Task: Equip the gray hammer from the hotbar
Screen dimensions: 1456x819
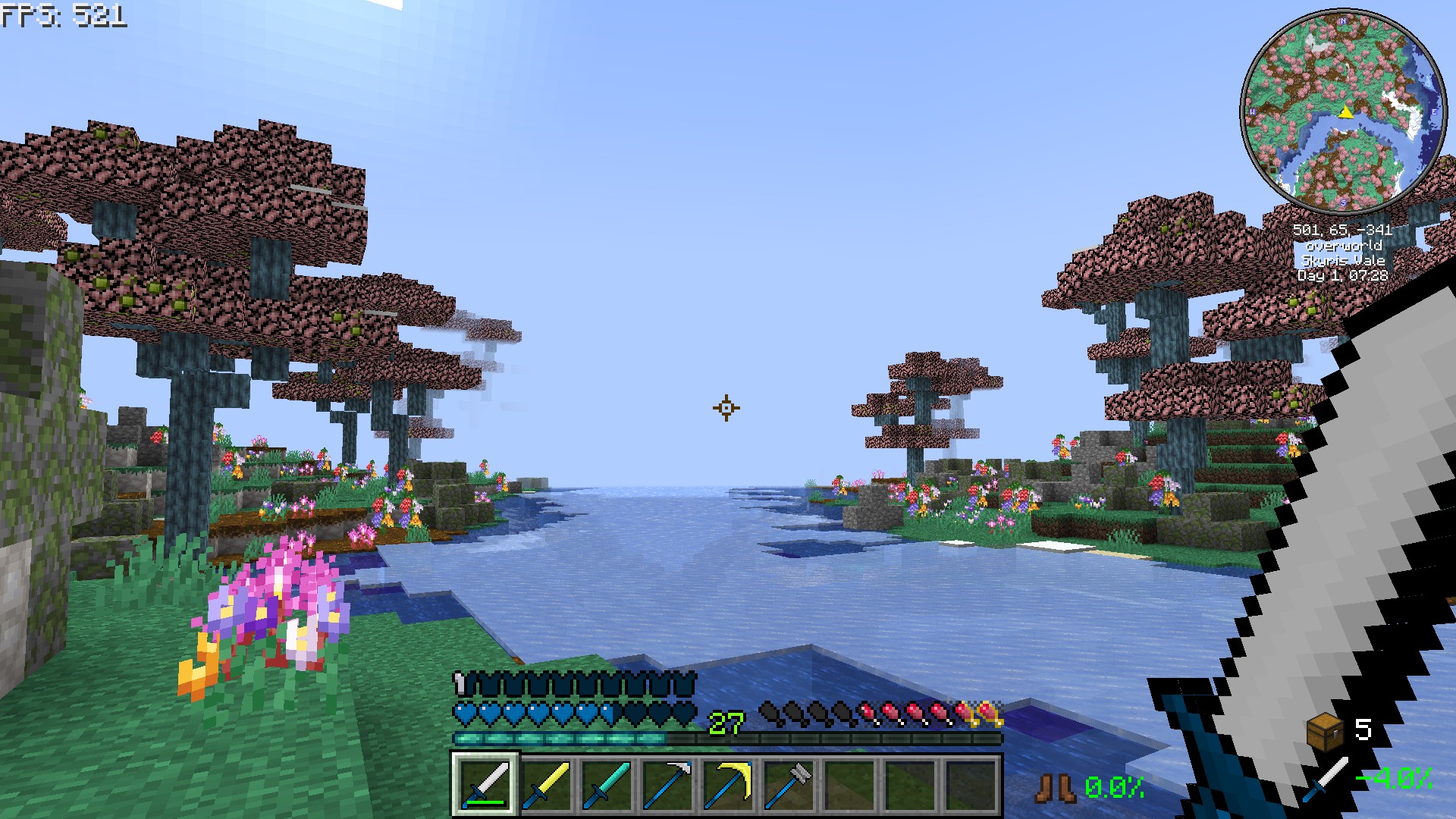Action: (789, 784)
